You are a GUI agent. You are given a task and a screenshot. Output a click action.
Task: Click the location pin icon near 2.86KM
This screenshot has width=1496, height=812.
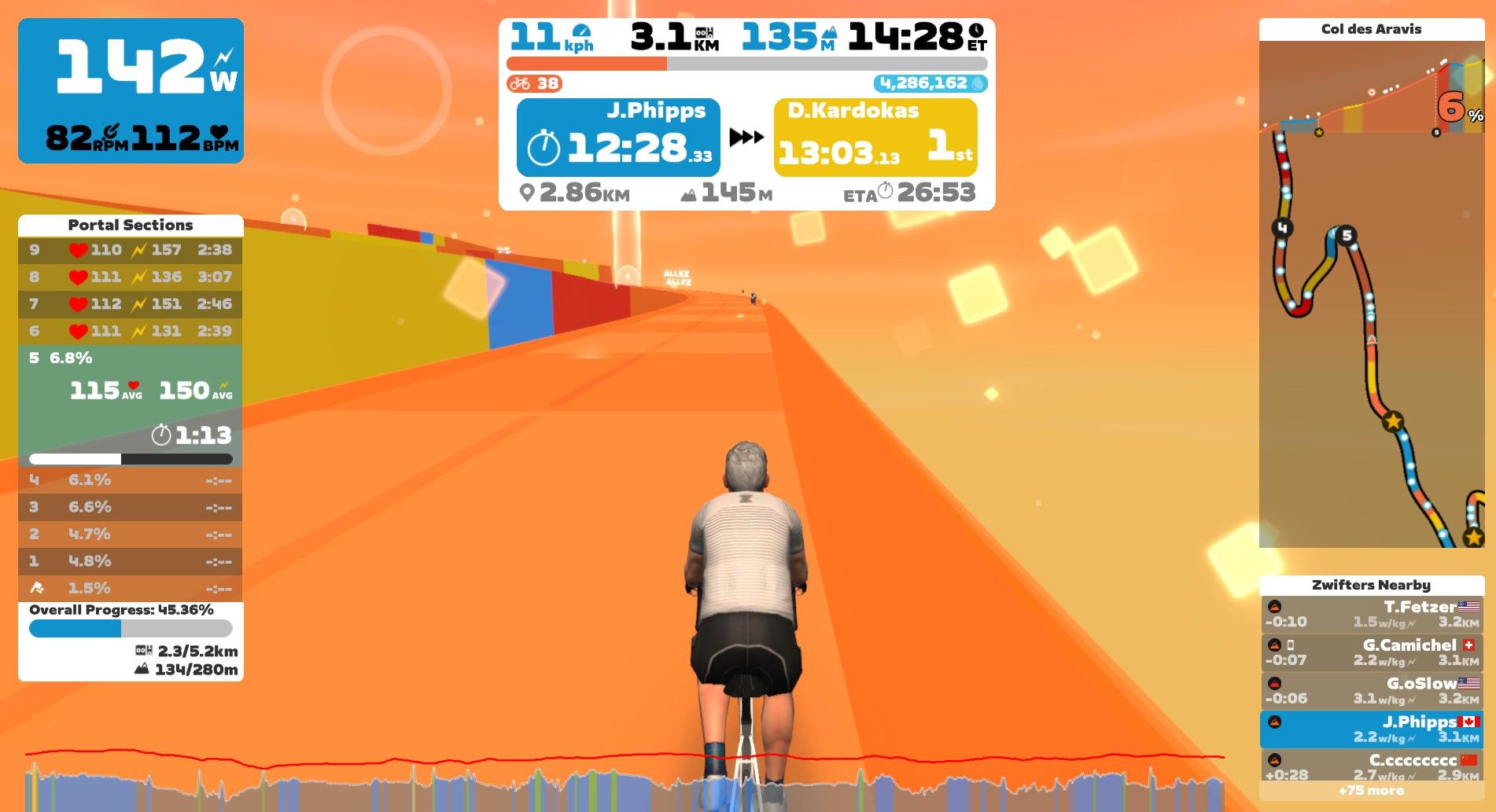click(x=527, y=192)
